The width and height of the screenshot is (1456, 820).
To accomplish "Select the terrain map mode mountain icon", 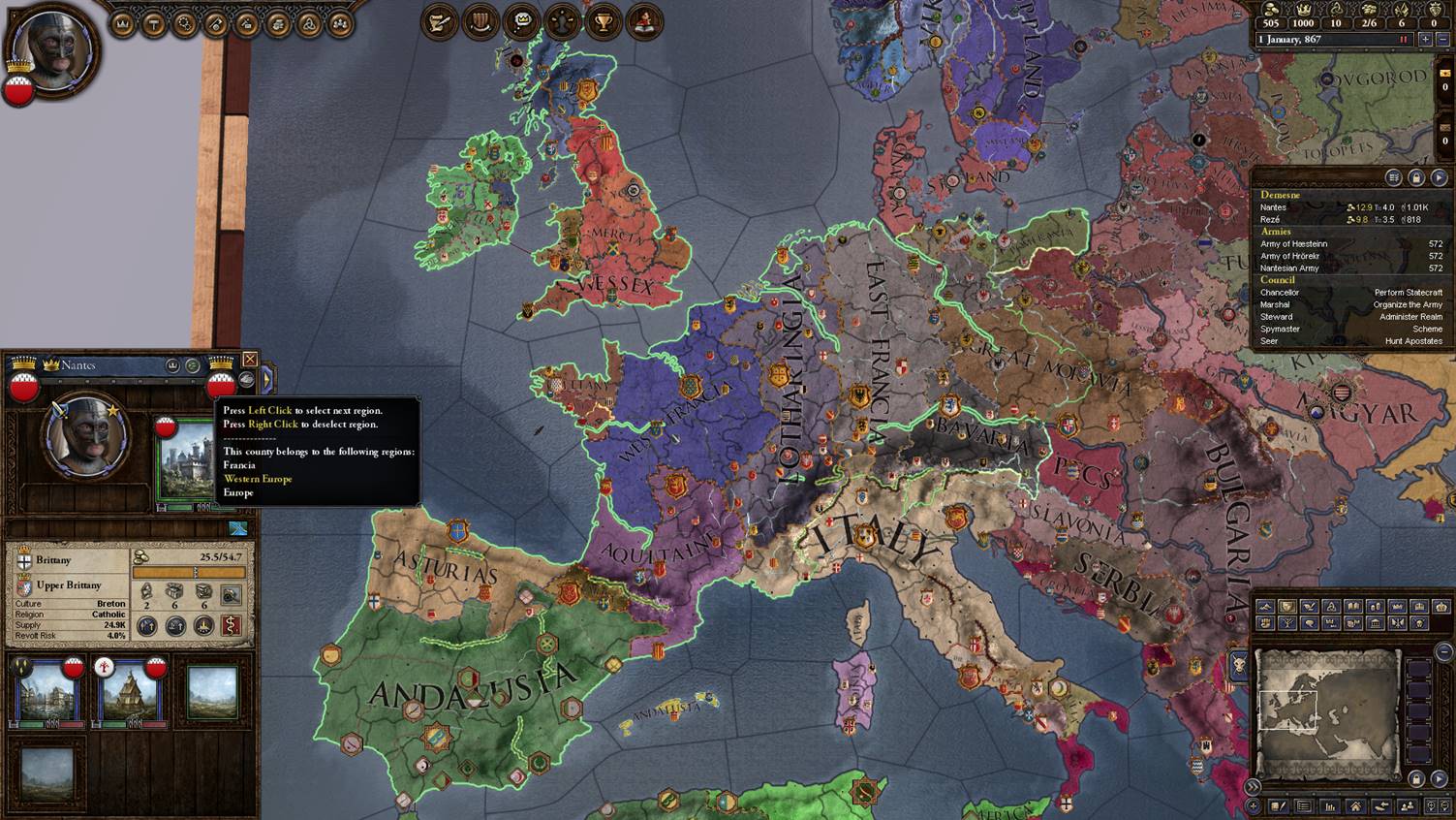I will coord(1266,606).
